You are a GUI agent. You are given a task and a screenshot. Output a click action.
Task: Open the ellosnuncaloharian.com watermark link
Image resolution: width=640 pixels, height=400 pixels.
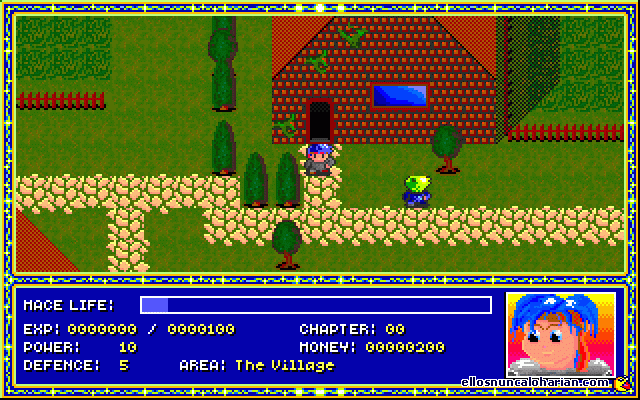pyautogui.click(x=536, y=382)
